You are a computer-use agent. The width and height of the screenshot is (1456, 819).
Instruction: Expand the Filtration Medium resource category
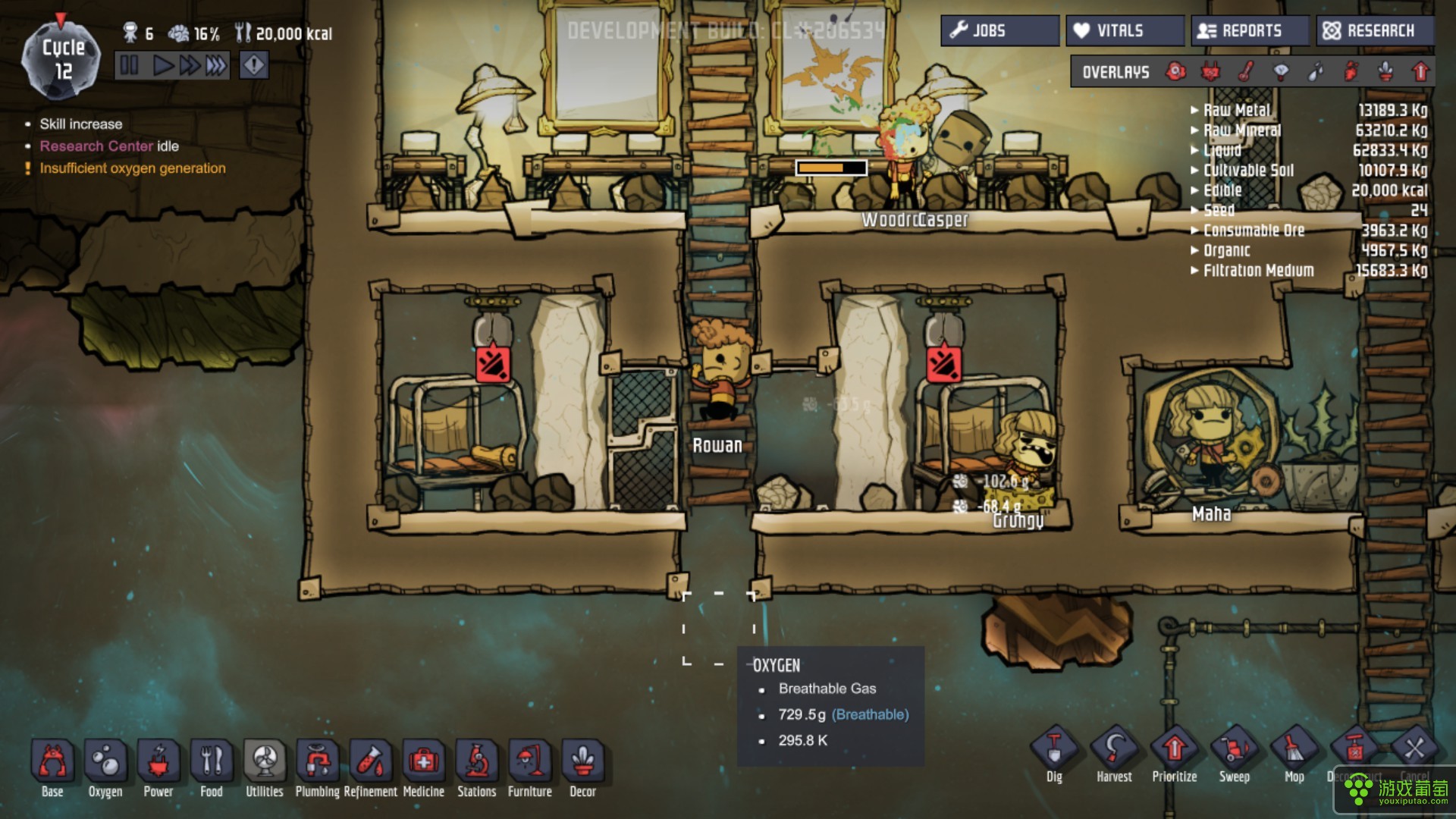(1257, 271)
